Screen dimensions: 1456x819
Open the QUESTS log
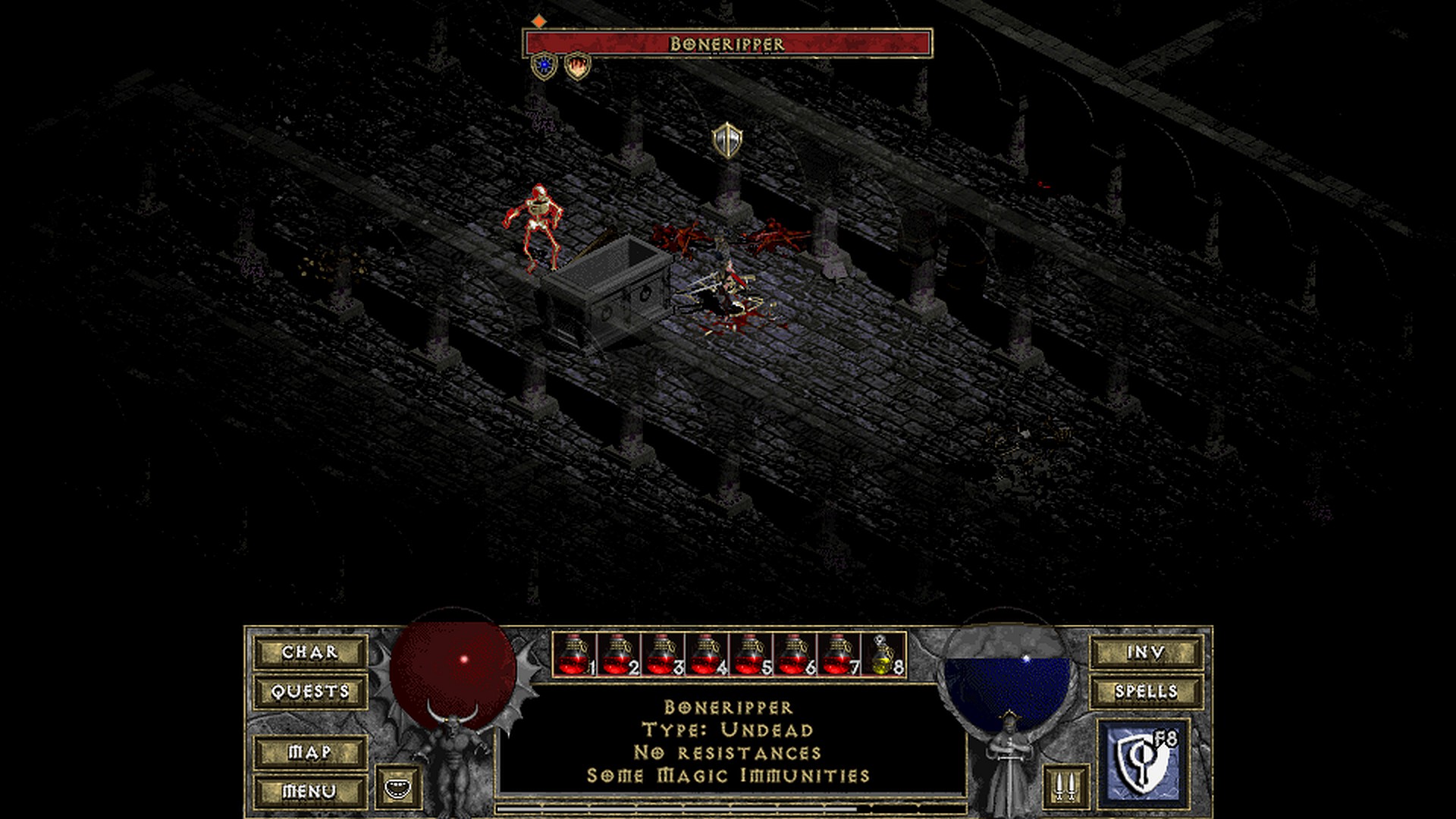tap(310, 692)
